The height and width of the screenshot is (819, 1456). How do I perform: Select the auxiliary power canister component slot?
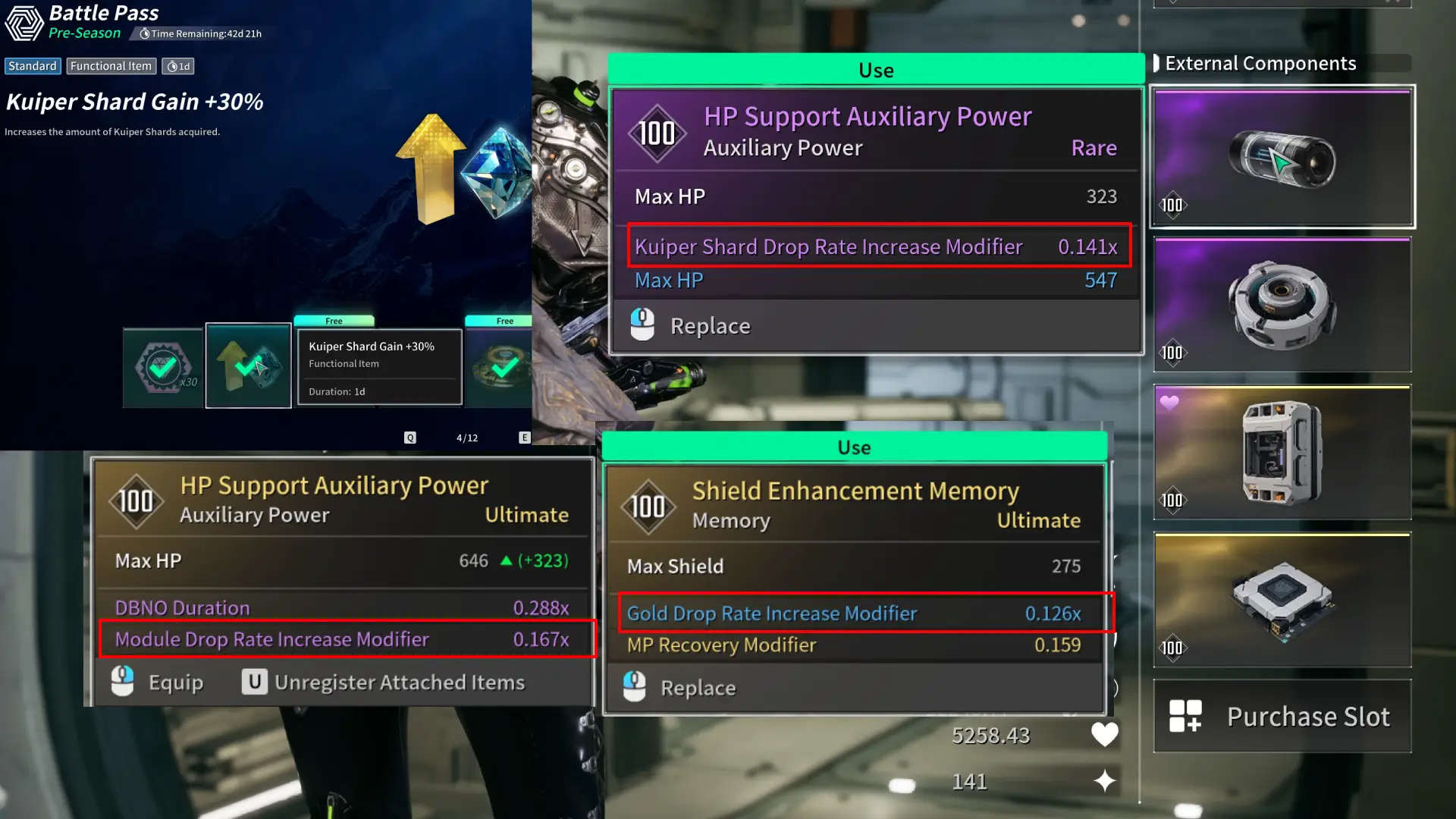pyautogui.click(x=1282, y=157)
